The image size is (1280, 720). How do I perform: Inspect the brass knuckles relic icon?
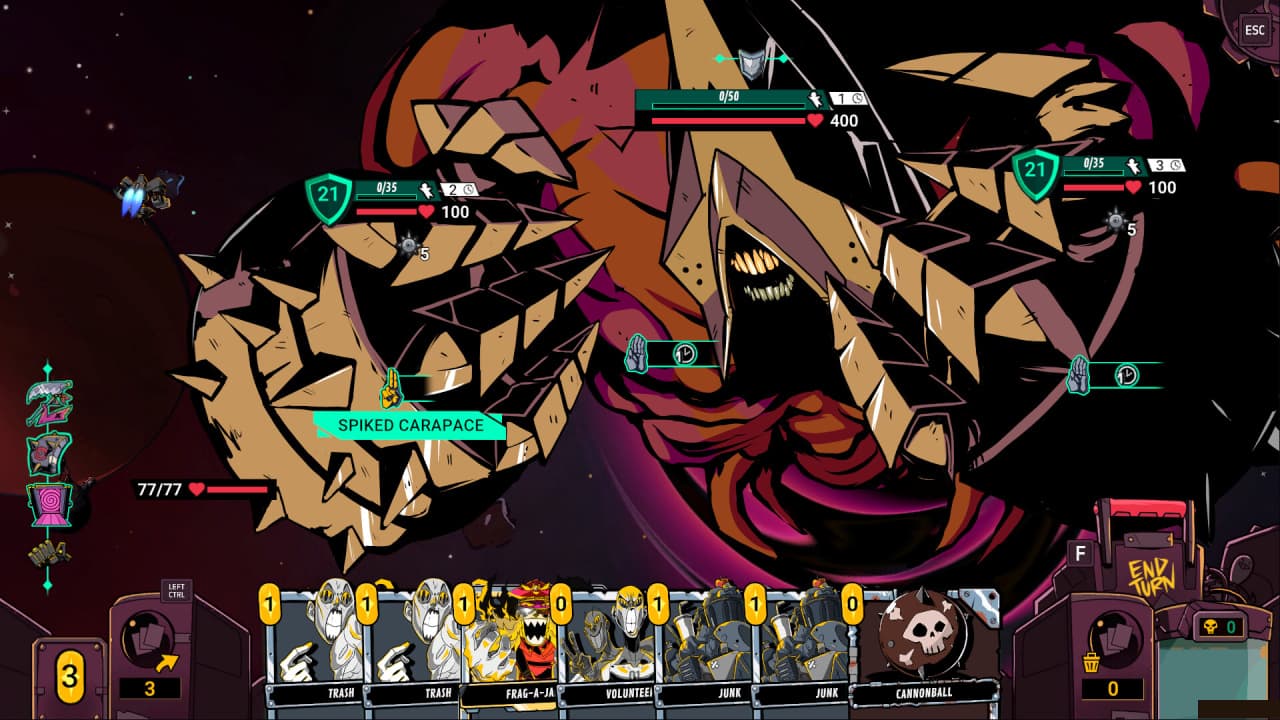click(49, 553)
